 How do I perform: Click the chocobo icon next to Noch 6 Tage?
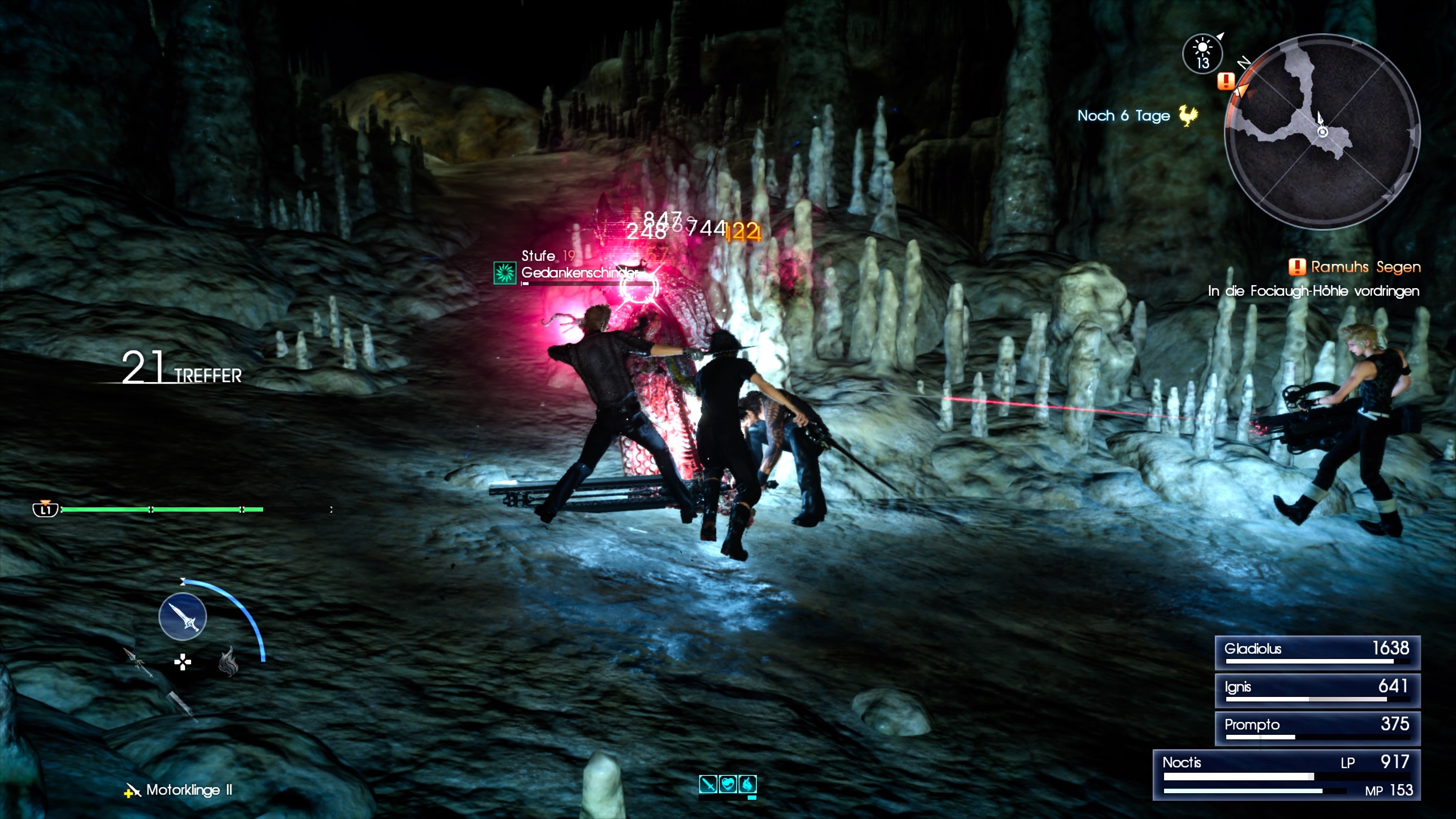pyautogui.click(x=1189, y=116)
